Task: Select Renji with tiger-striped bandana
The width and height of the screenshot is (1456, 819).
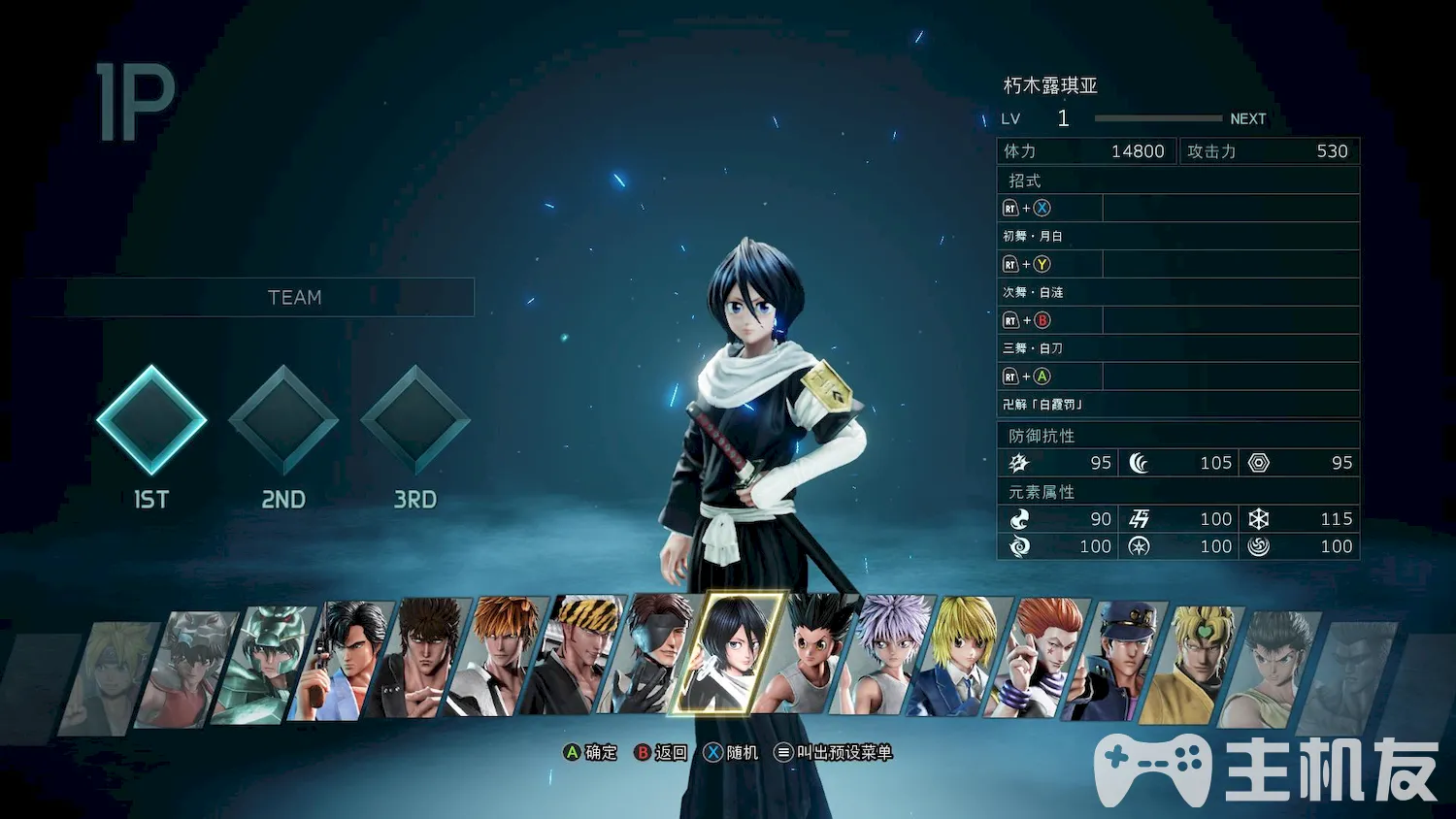Action: tap(575, 657)
